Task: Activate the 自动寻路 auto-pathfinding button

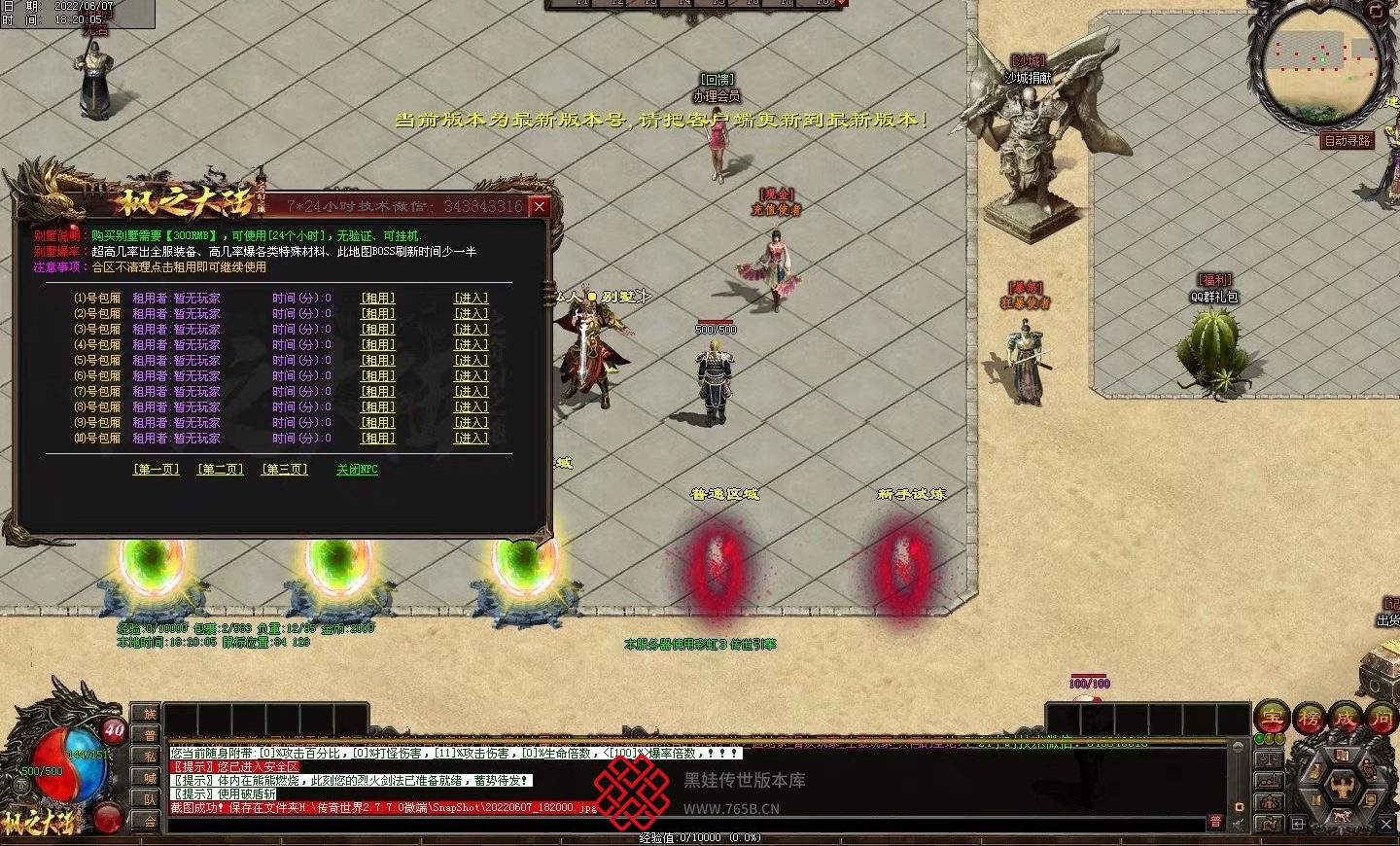Action: pos(1347,141)
